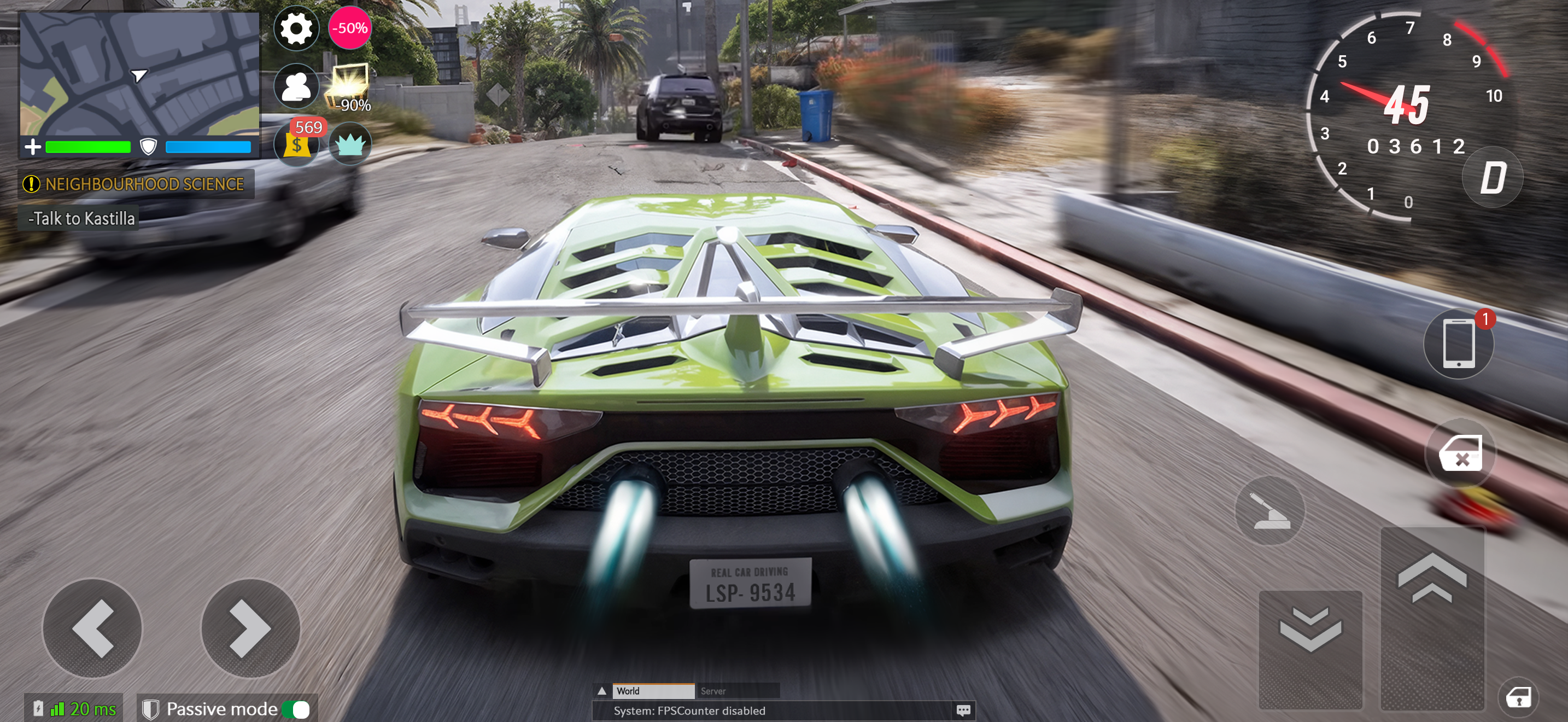Open the chat message icon
This screenshot has width=1568, height=722.
point(963,711)
